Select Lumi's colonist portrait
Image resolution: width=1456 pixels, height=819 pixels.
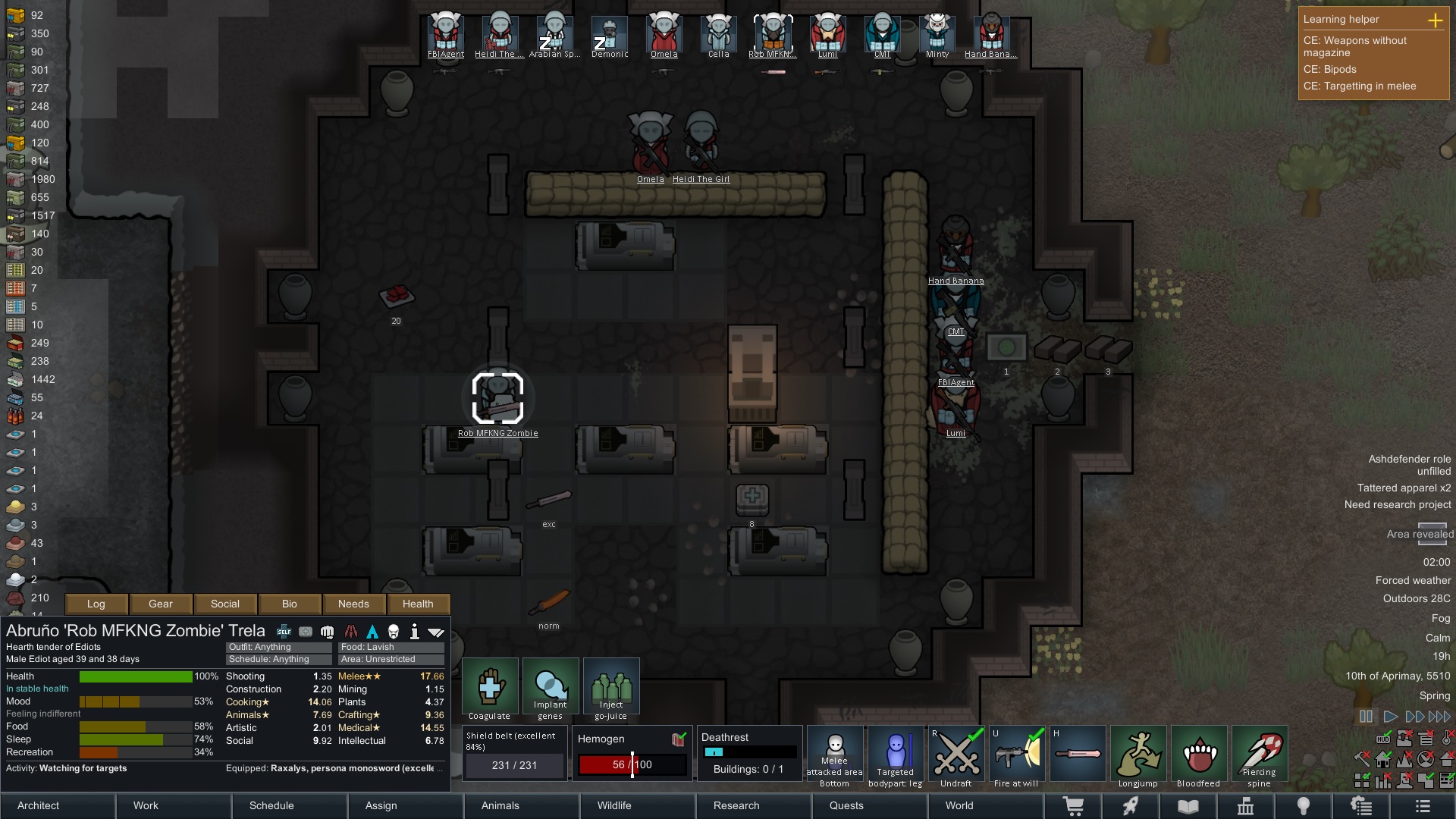coord(827,35)
